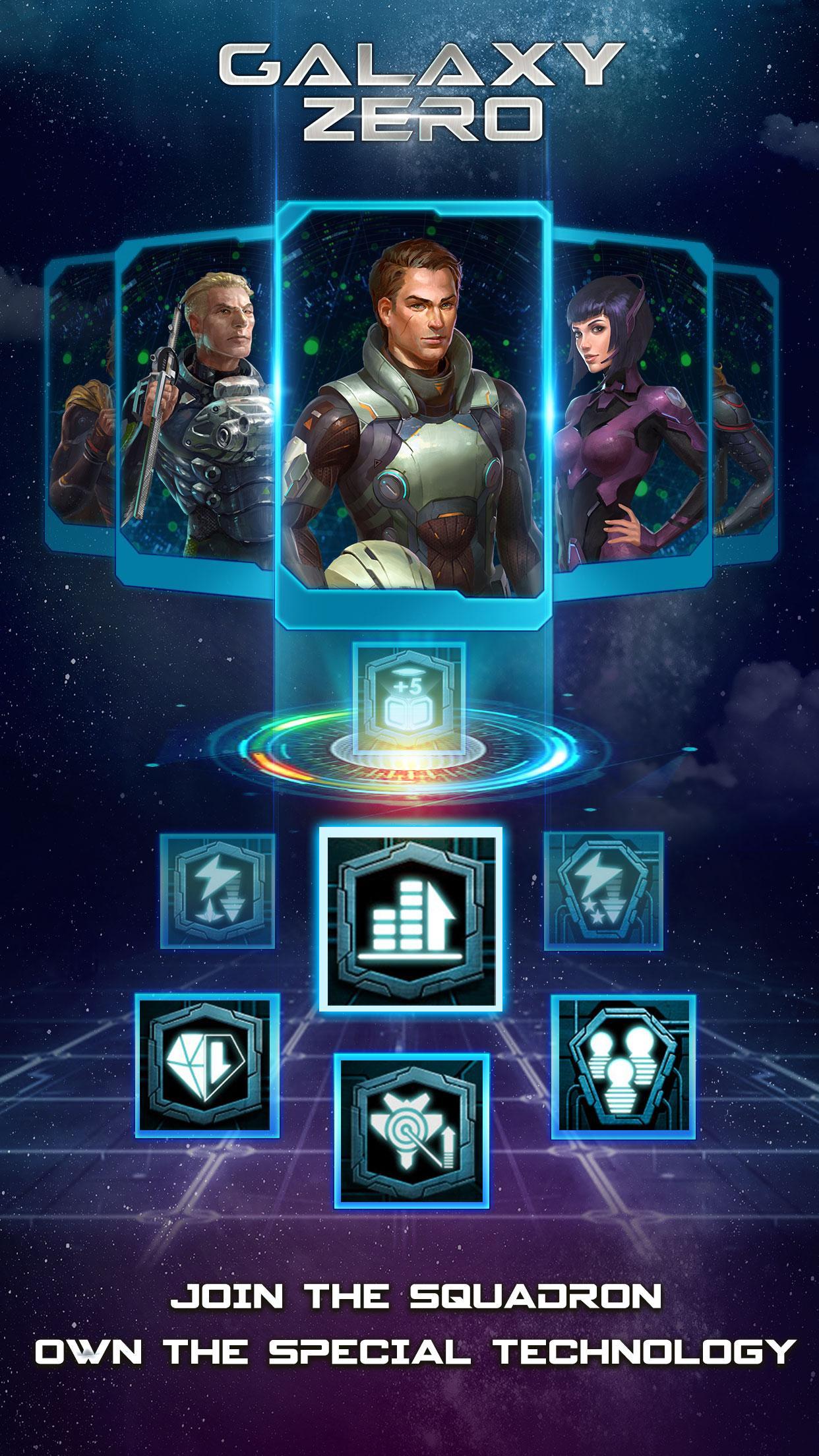This screenshot has width=819, height=1456.
Task: Open the gem with down arrow technology
Action: point(208,1066)
